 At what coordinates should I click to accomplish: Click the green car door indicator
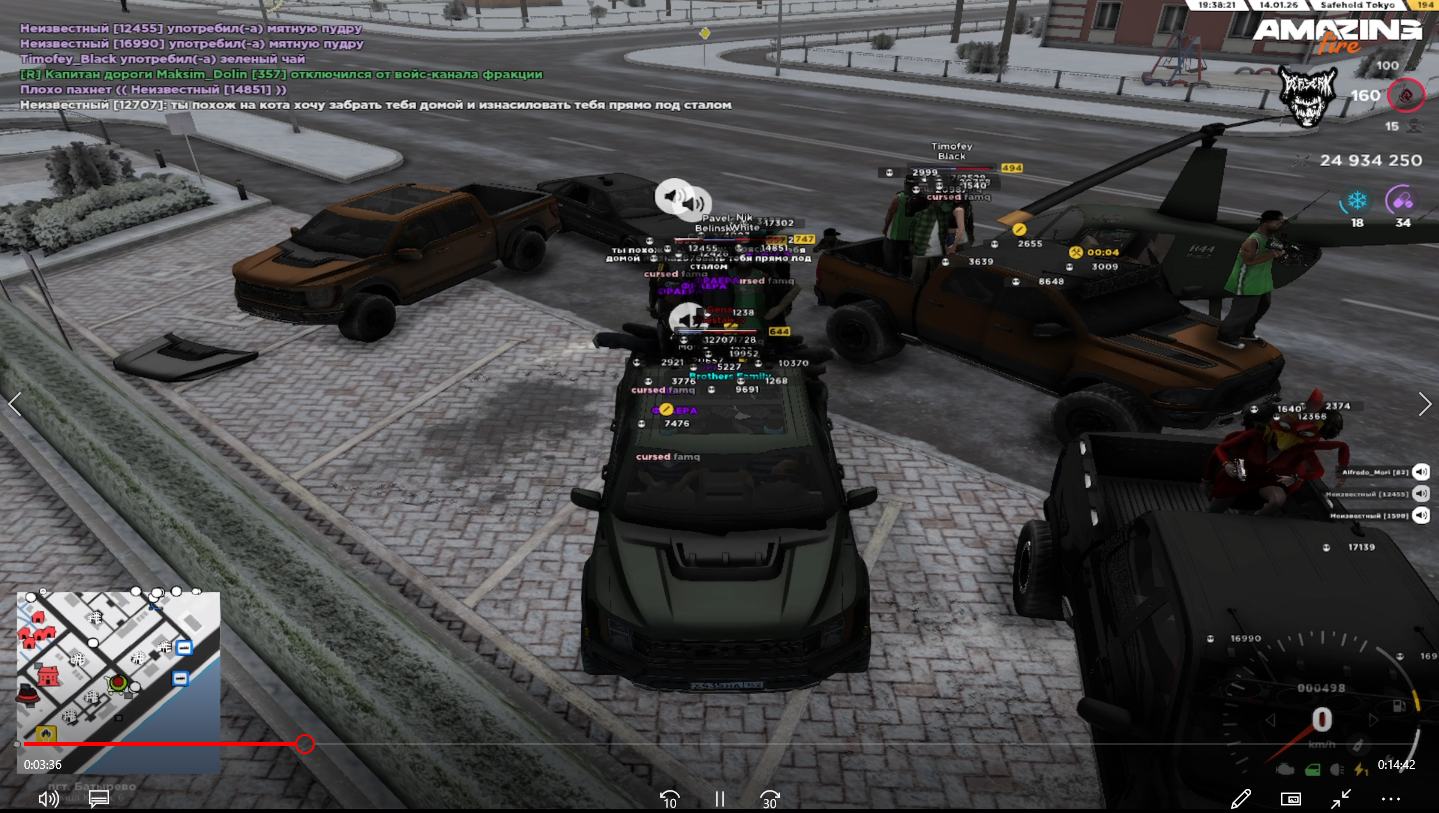[1313, 769]
